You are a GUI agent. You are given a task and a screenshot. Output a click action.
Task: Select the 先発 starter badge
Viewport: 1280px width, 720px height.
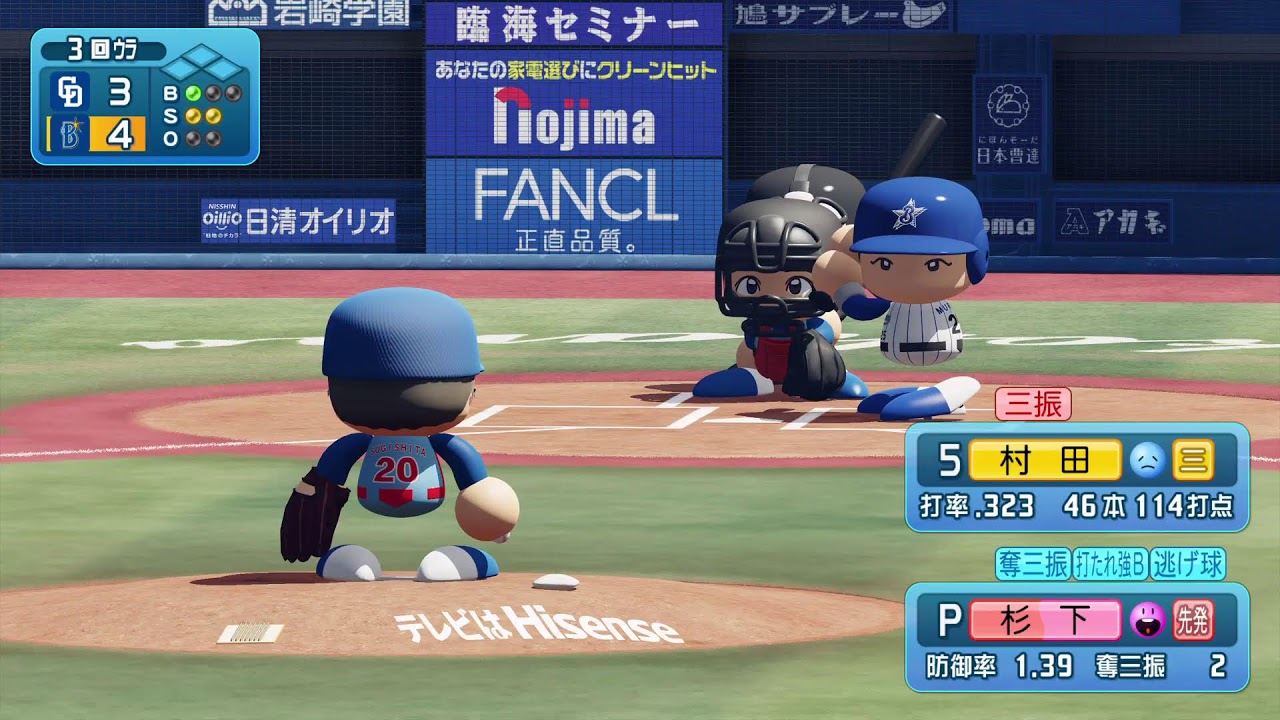[1193, 620]
